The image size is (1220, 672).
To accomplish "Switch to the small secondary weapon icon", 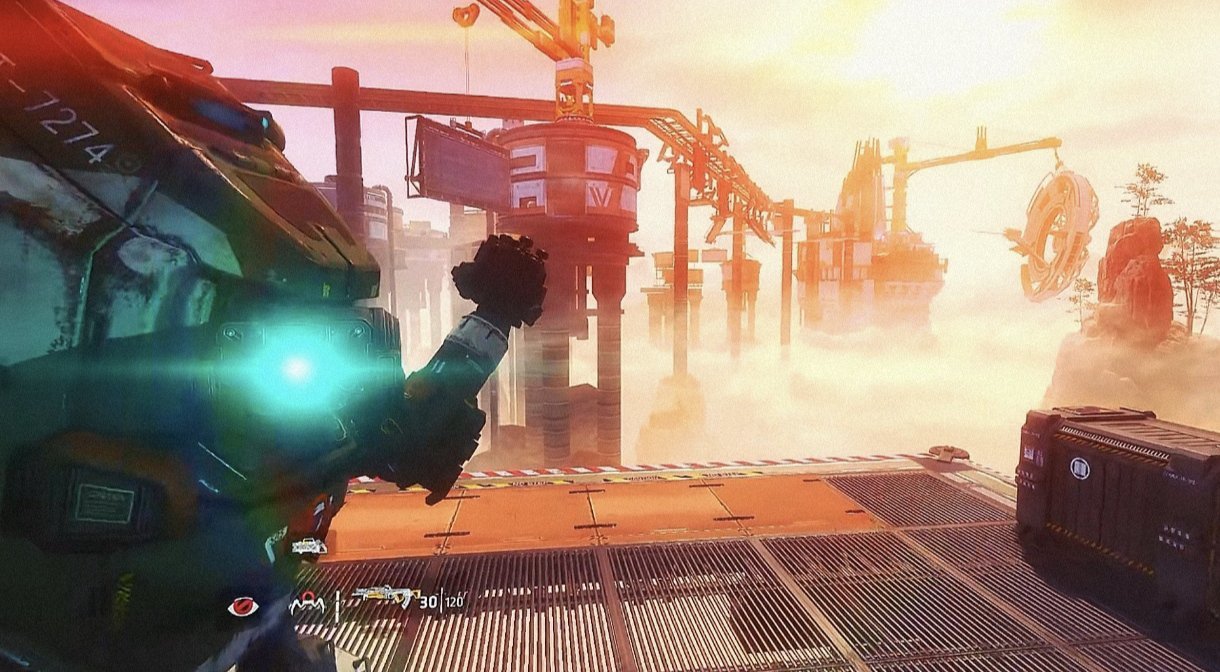I will pyautogui.click(x=309, y=546).
